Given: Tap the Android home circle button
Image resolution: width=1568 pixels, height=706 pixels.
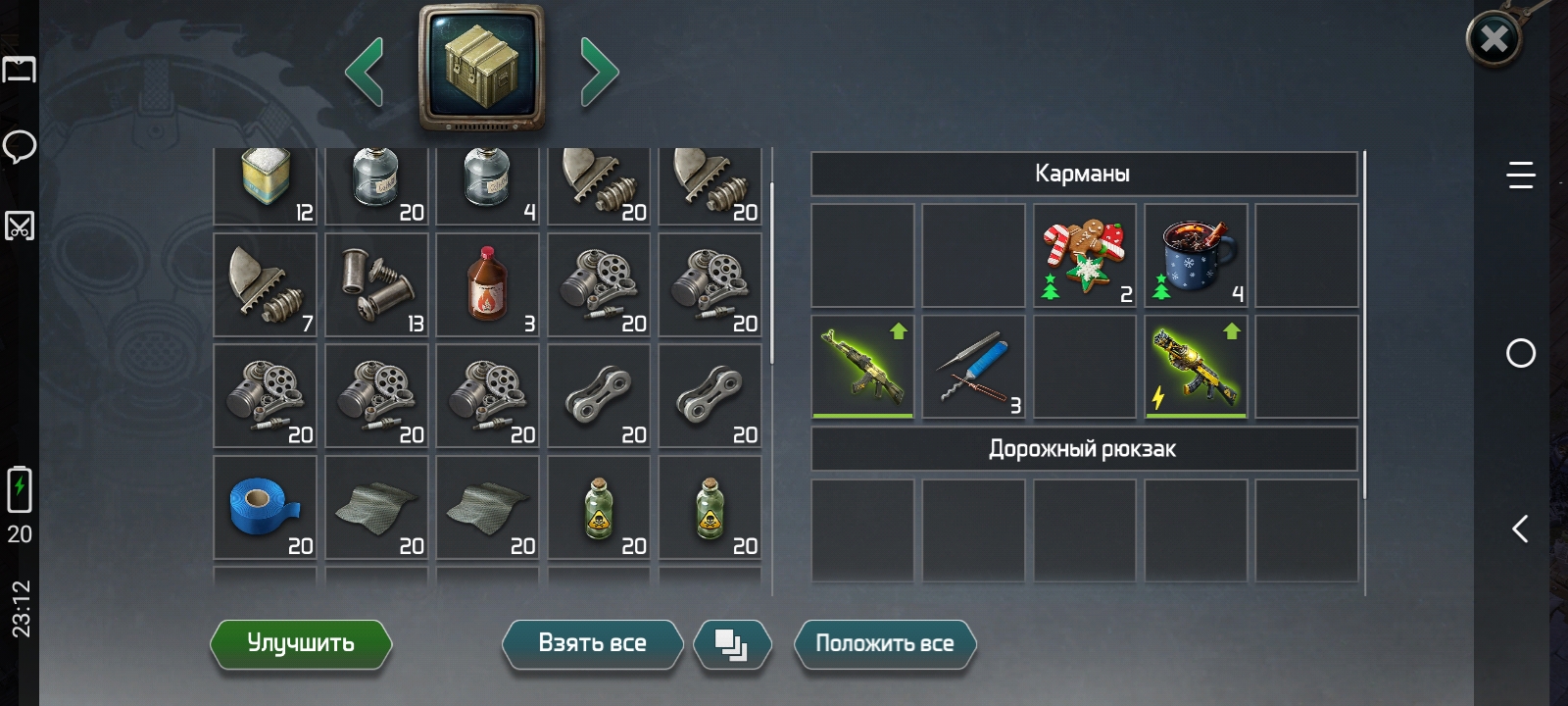Looking at the screenshot, I should [1520, 353].
